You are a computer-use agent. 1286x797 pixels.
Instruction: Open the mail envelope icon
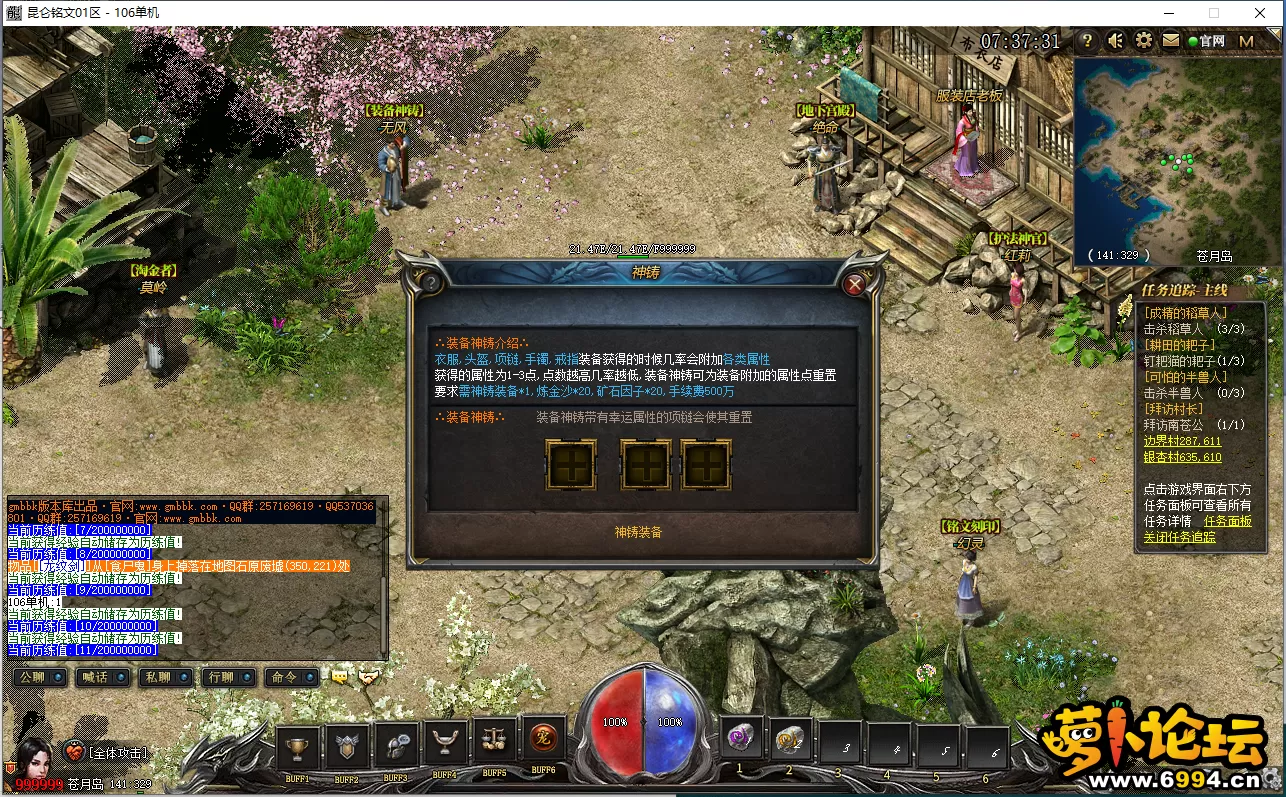1170,41
